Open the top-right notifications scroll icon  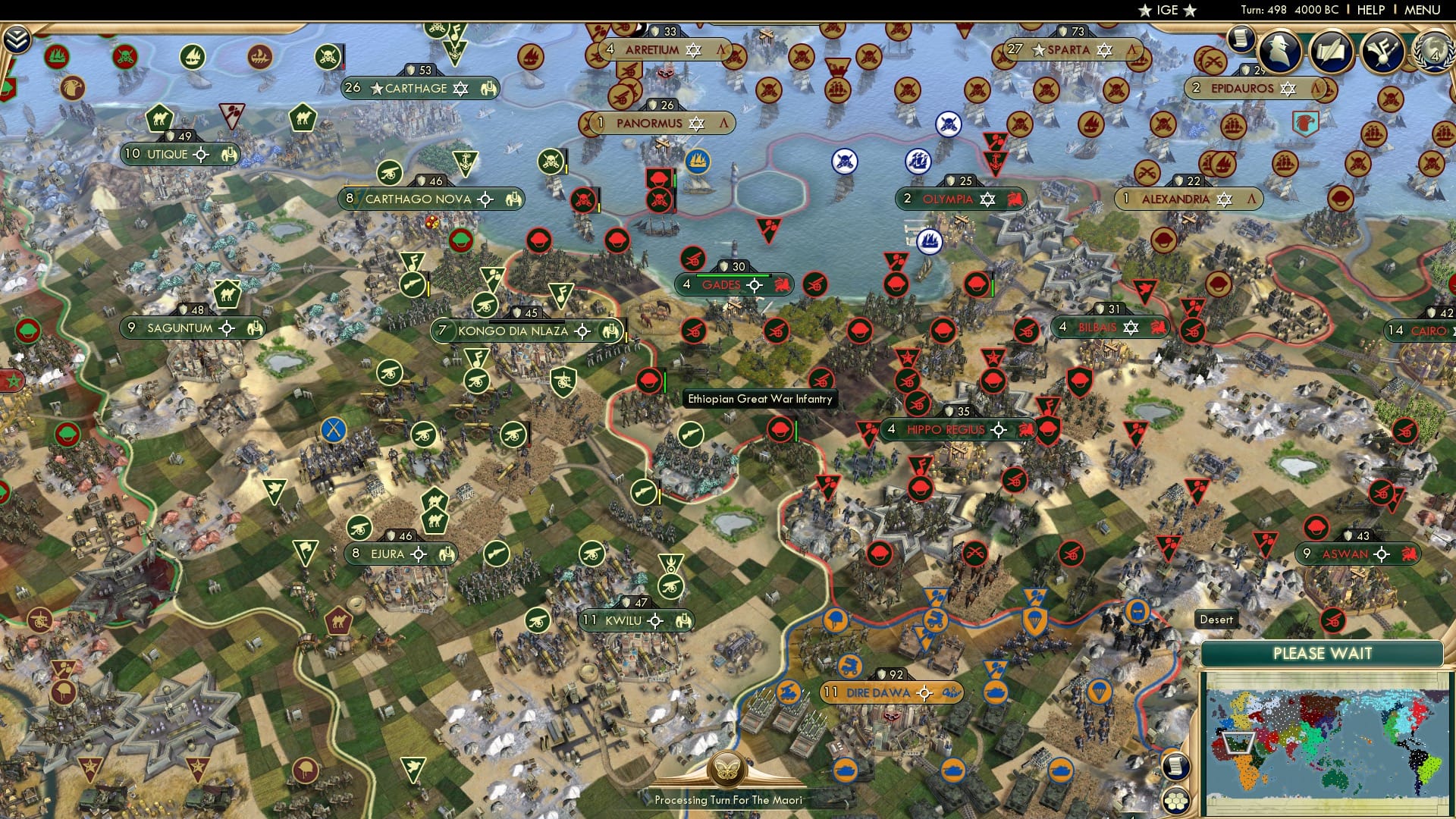coord(1241,38)
